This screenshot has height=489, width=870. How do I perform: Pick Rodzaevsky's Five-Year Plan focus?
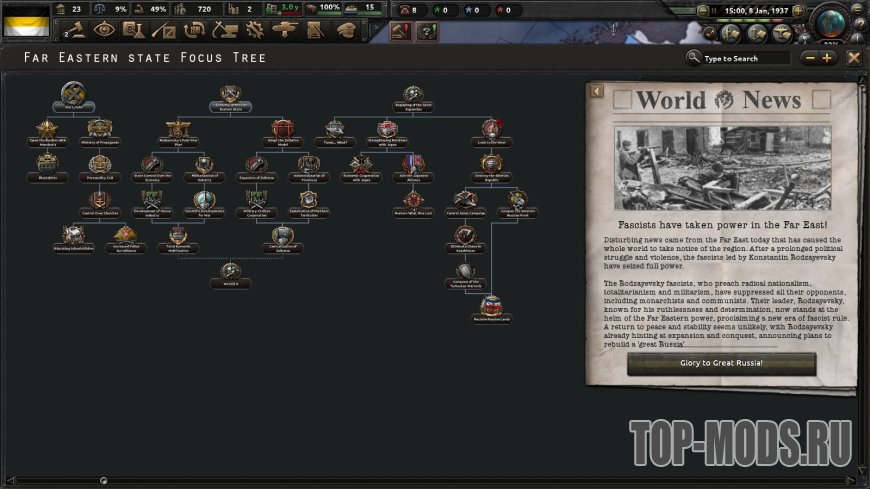[x=178, y=130]
